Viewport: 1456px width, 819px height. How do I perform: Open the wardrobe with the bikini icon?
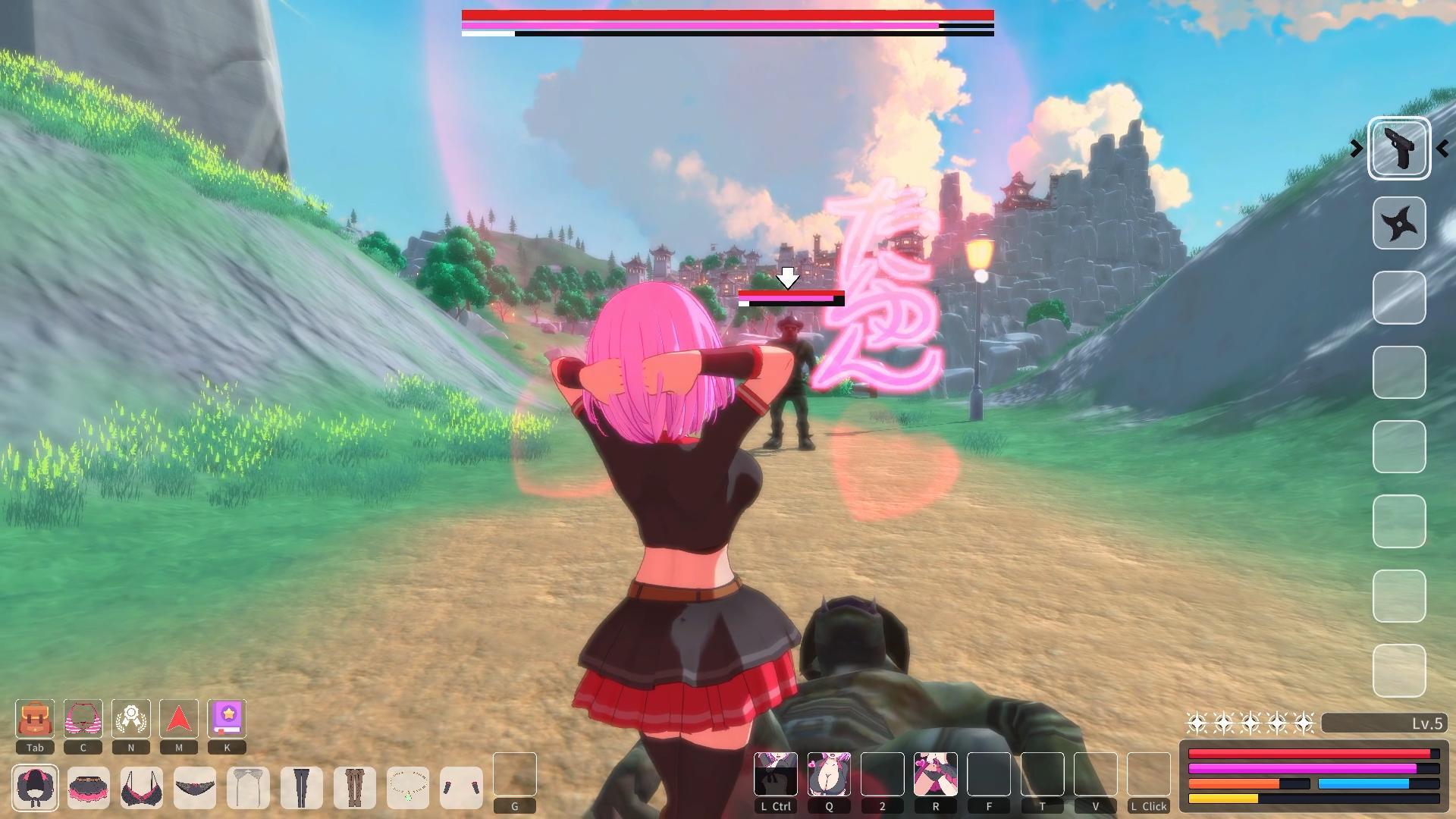point(83,719)
